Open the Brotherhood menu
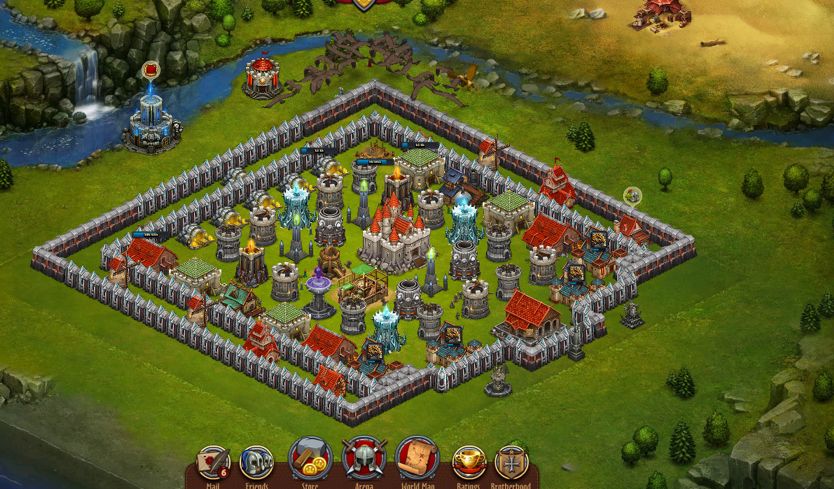Image resolution: width=834 pixels, height=489 pixels. point(511,463)
